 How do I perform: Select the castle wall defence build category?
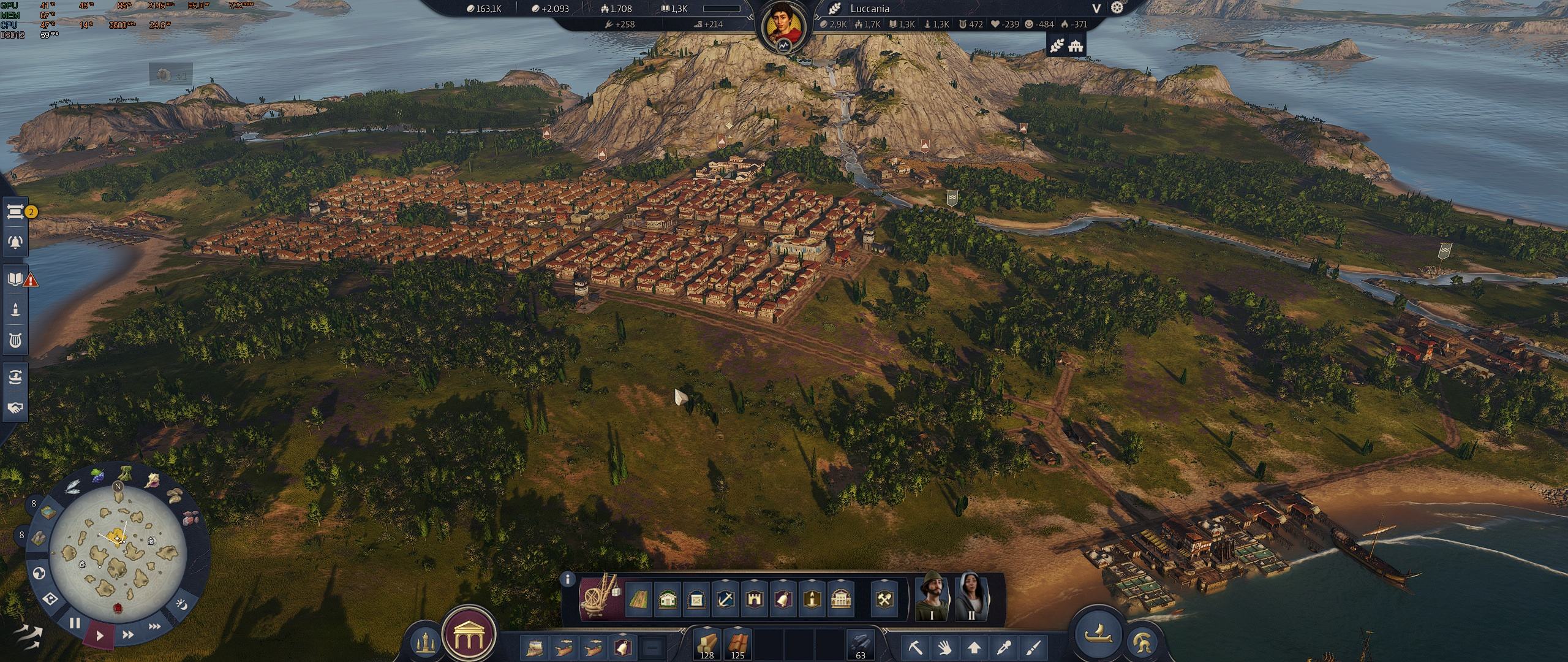(x=753, y=599)
